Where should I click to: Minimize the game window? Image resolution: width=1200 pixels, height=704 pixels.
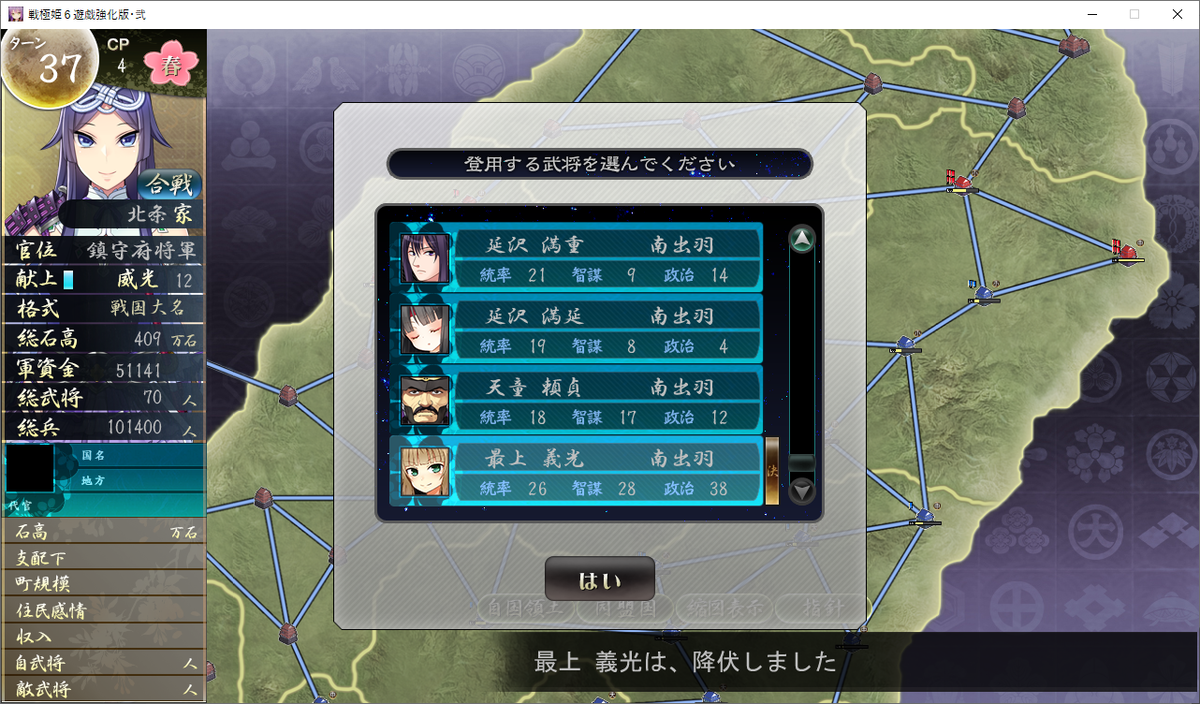pos(1088,14)
